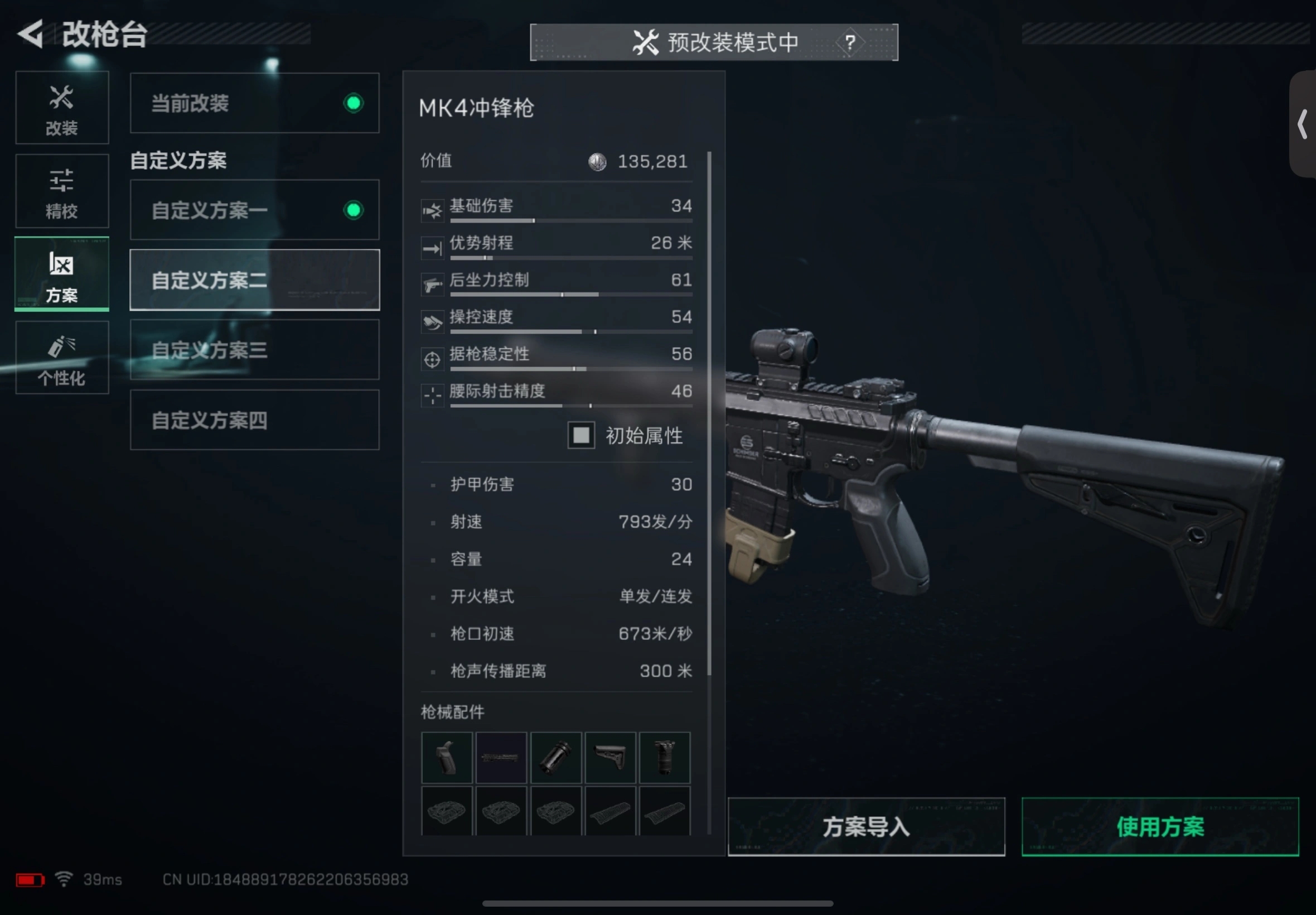This screenshot has width=1316, height=915.
Task: Choose the 当前改装 entry
Action: (254, 103)
